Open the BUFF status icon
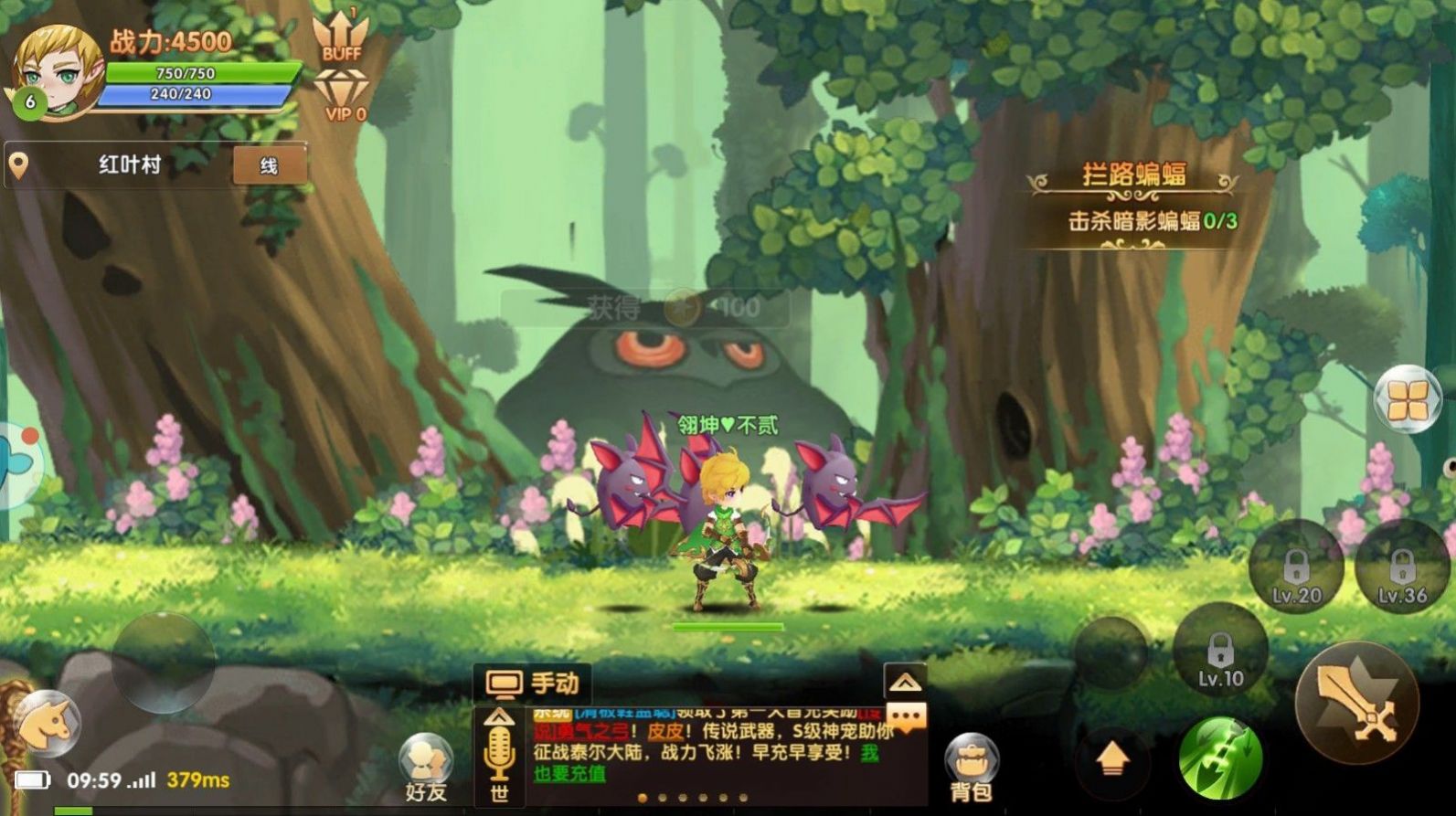 (x=341, y=37)
